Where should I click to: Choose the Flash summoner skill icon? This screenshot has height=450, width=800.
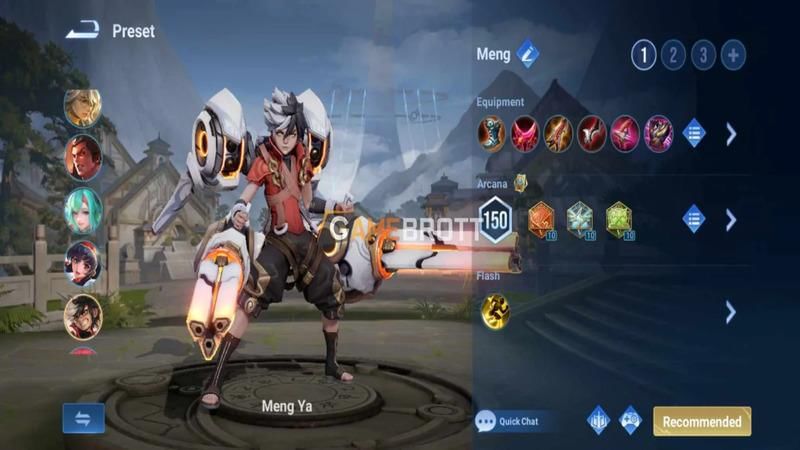495,311
